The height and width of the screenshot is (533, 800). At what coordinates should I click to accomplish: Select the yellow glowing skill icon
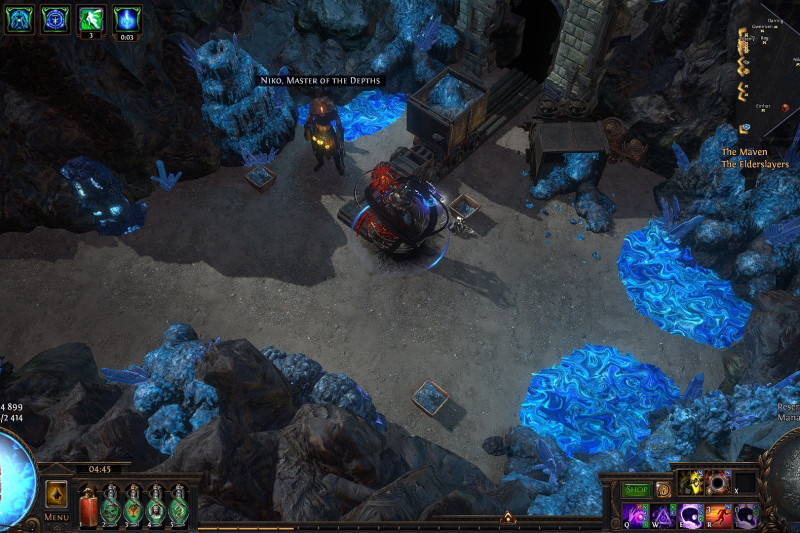(689, 483)
